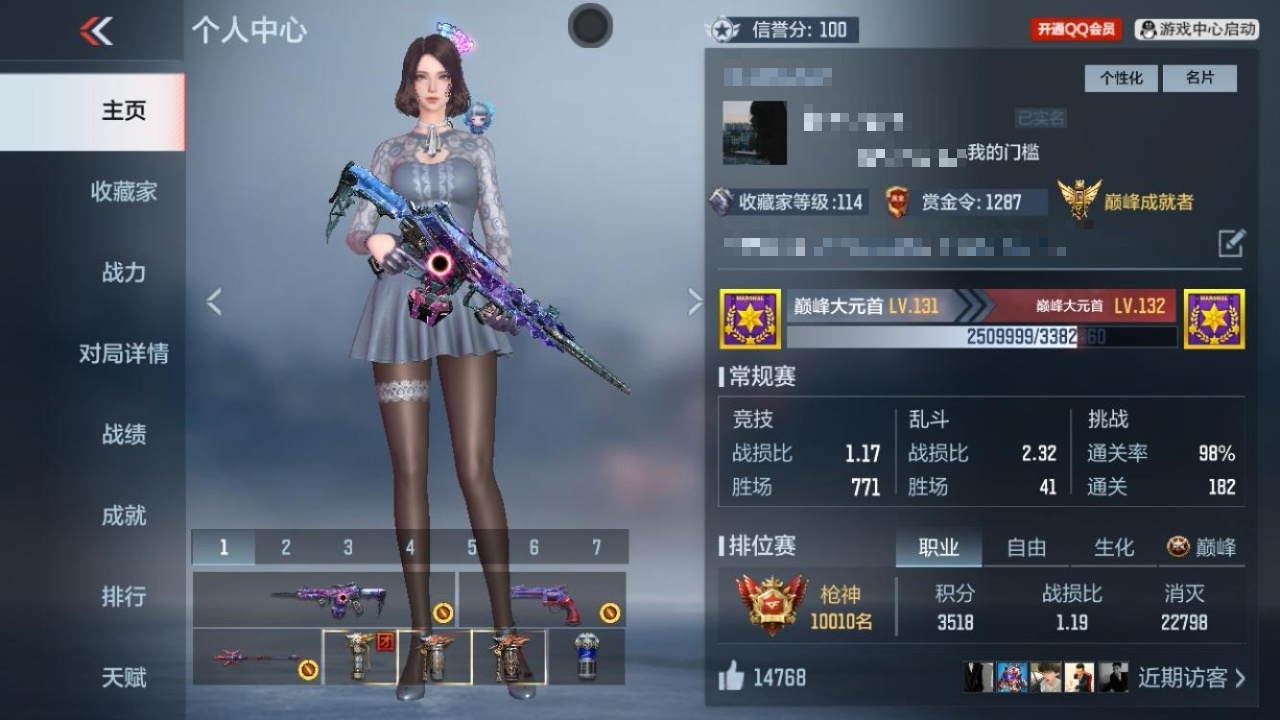
Task: Click the pencil edit icon beside the signature
Action: (x=1234, y=243)
